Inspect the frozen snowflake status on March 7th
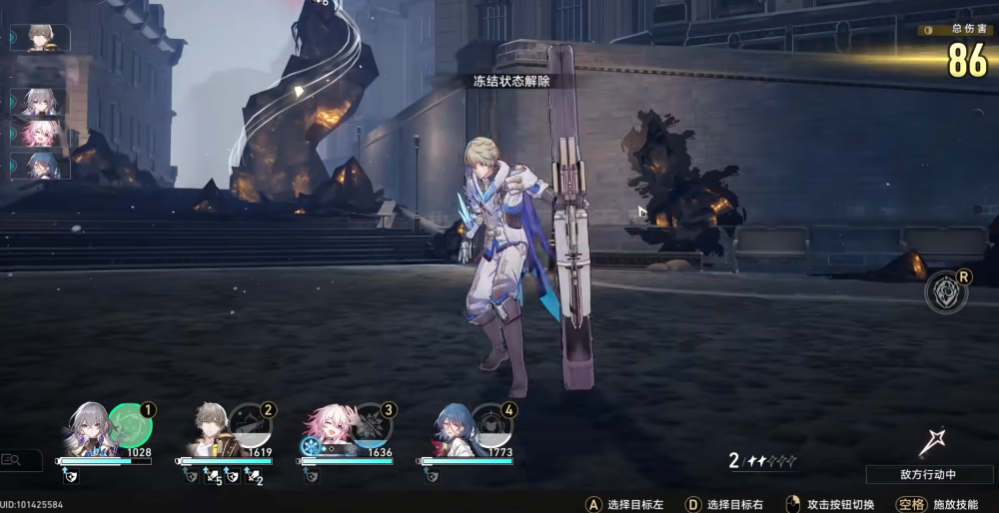The image size is (999, 513). tap(312, 446)
